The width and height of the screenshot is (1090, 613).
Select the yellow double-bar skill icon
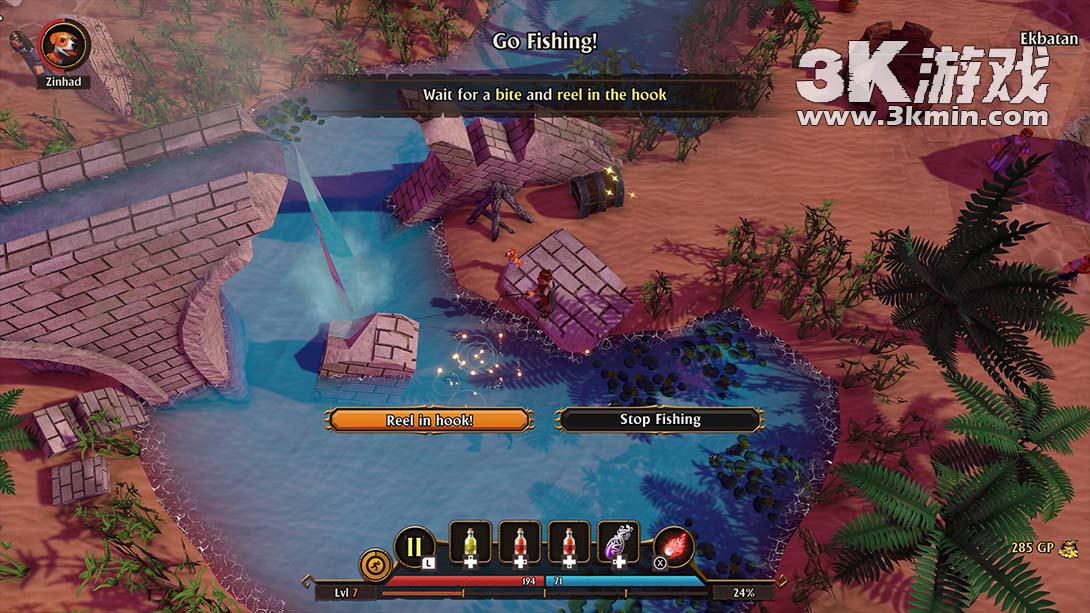point(415,547)
